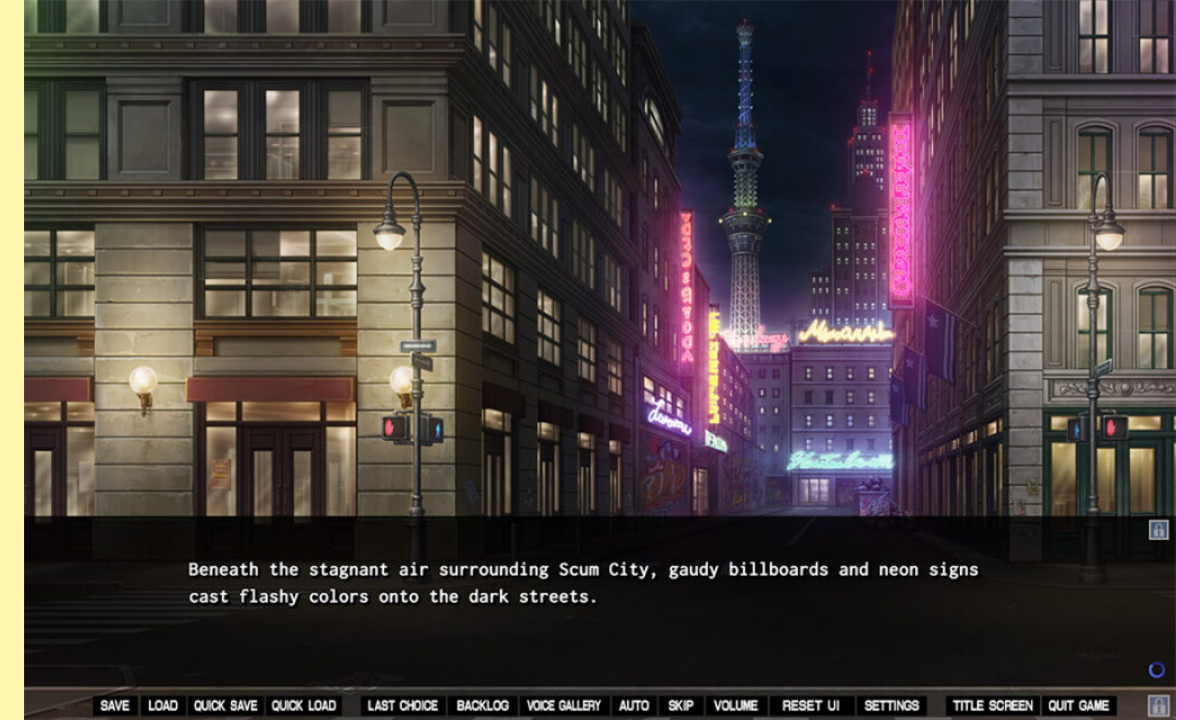
Task: Go back to the Title Screen
Action: point(993,706)
